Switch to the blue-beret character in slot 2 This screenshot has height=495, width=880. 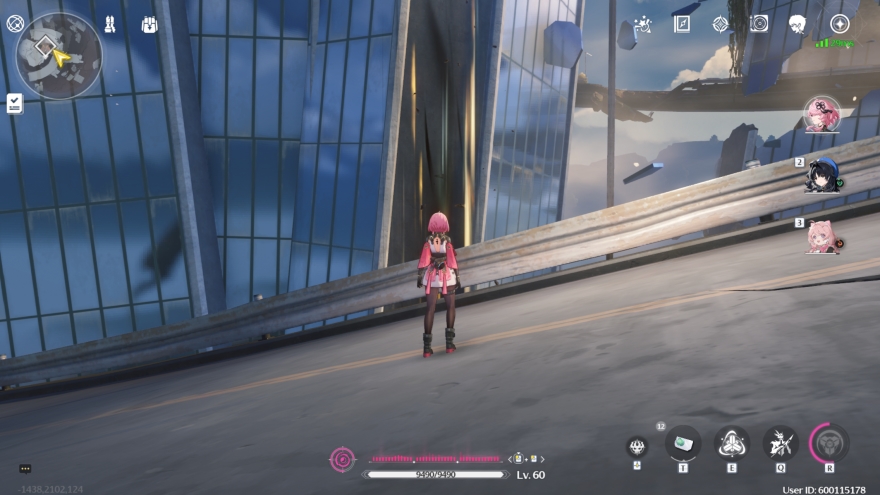point(821,176)
